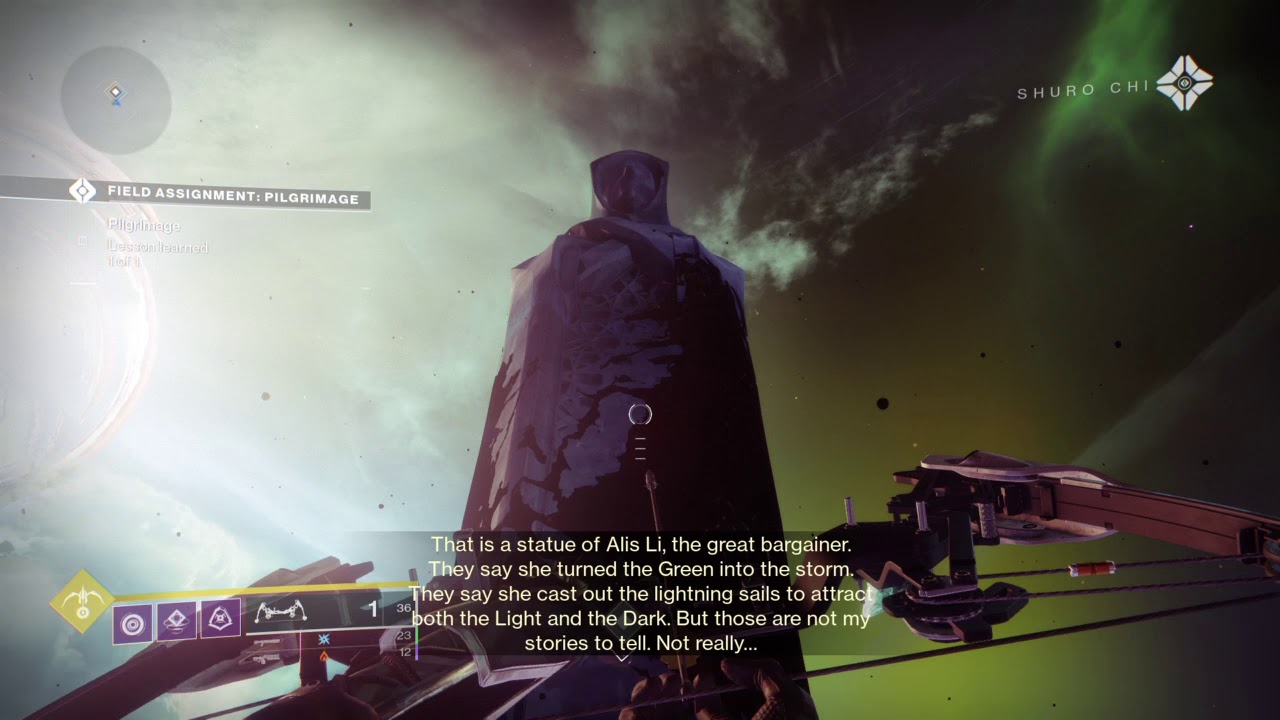Use the spiral grenade ability icon
The image size is (1280, 720).
point(132,622)
